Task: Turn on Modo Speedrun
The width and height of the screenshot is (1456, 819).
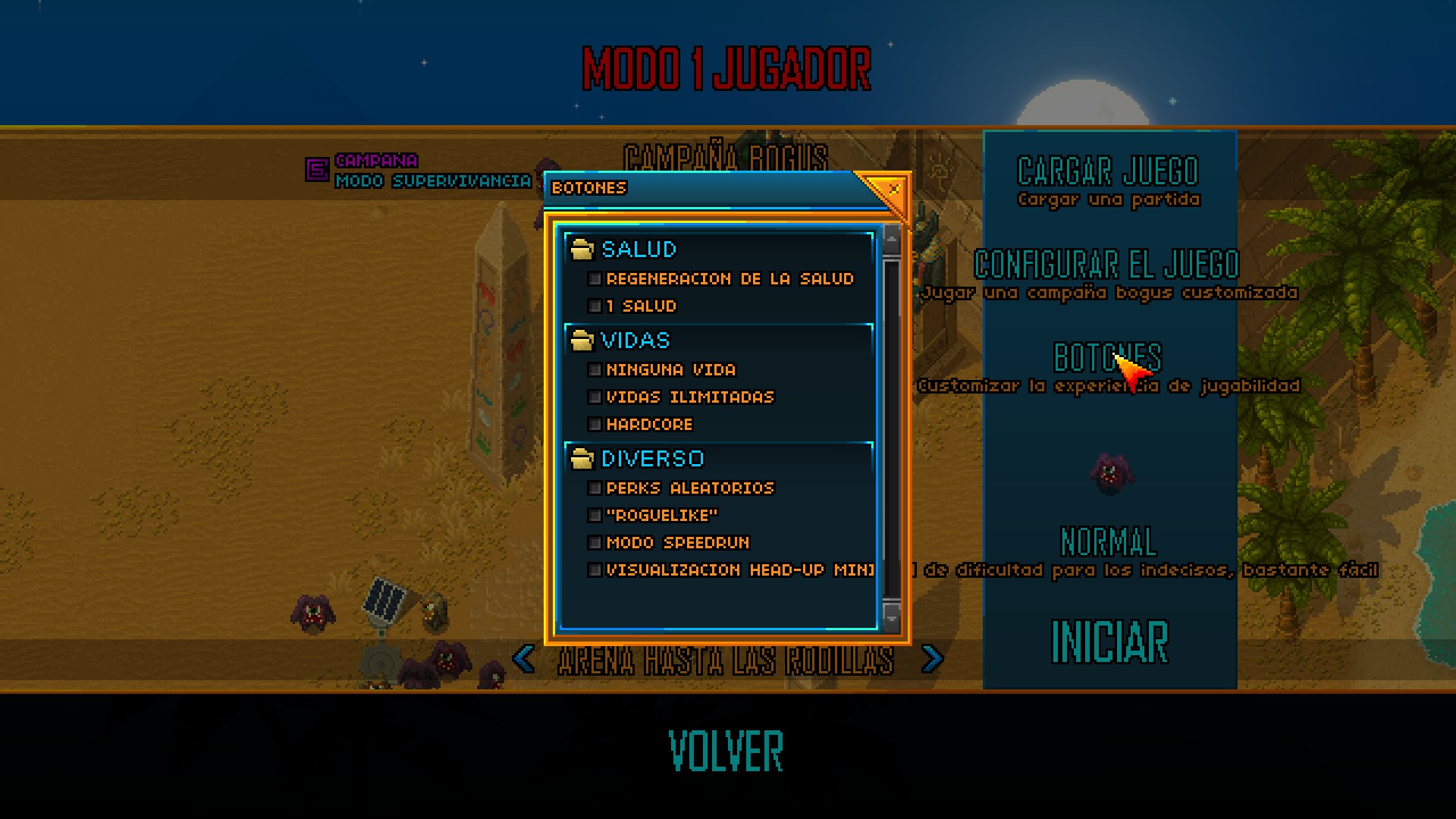Action: [x=595, y=543]
